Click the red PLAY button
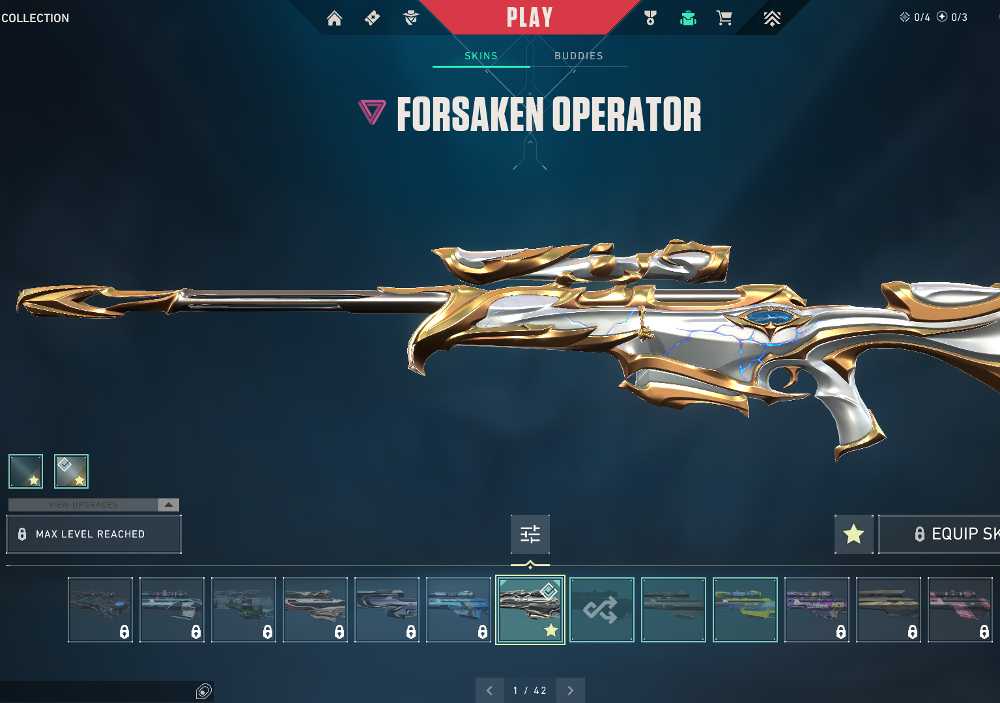This screenshot has width=1000, height=703. (x=529, y=18)
